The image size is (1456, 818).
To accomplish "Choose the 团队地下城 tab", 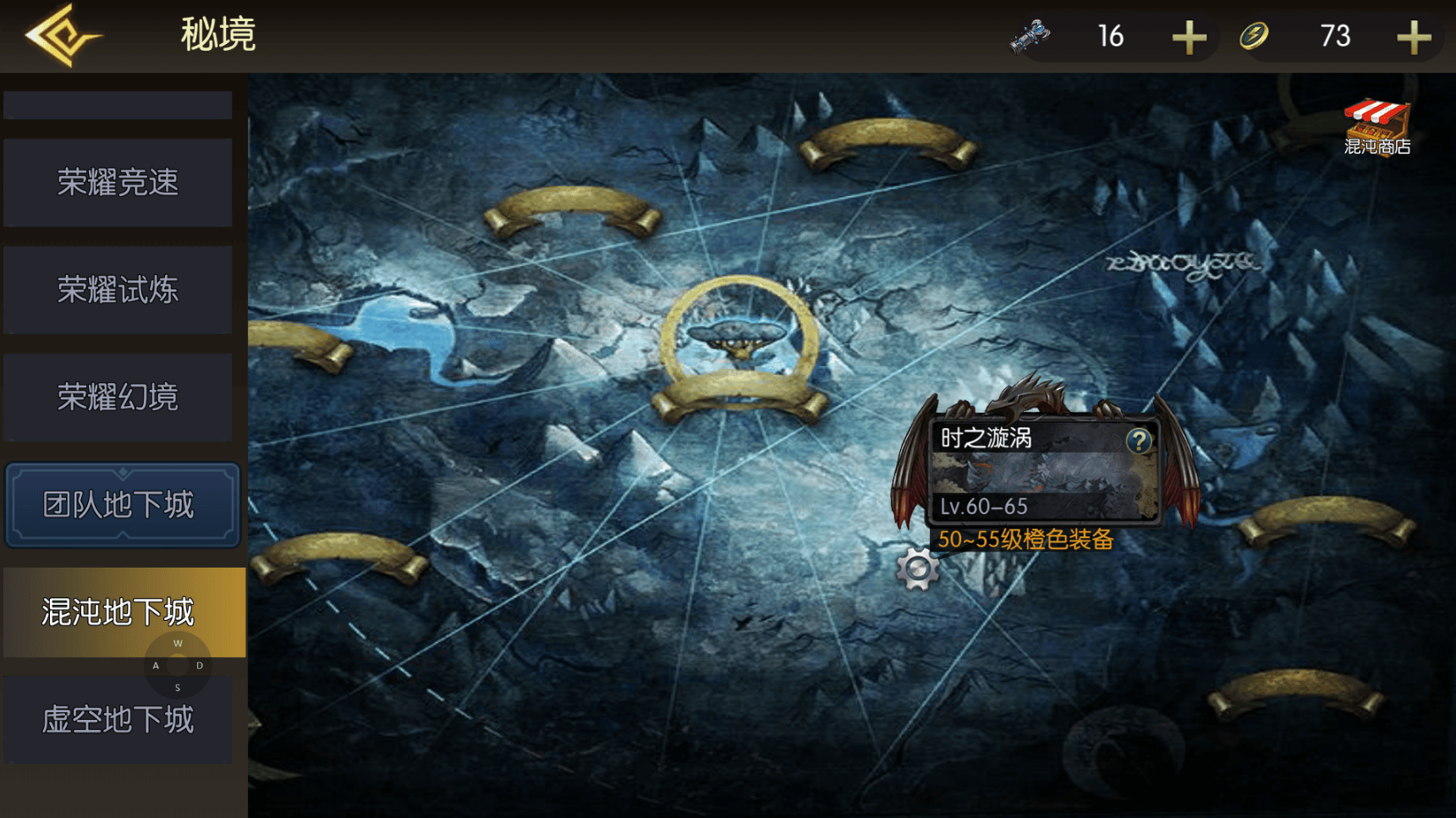I will tap(122, 505).
